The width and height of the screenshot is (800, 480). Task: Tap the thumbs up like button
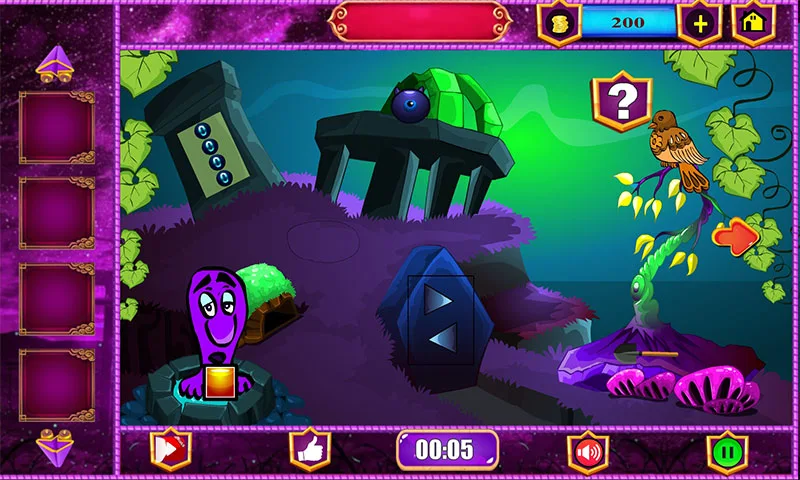310,450
